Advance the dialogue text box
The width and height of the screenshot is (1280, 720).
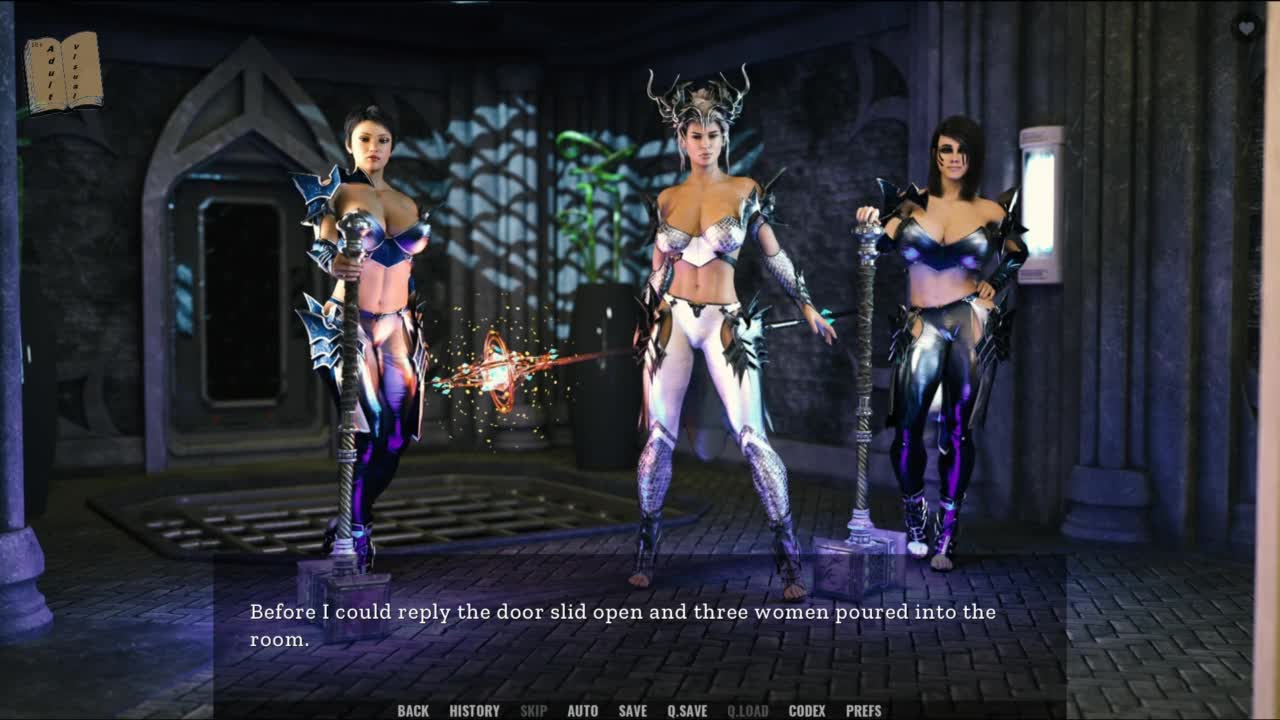point(640,626)
